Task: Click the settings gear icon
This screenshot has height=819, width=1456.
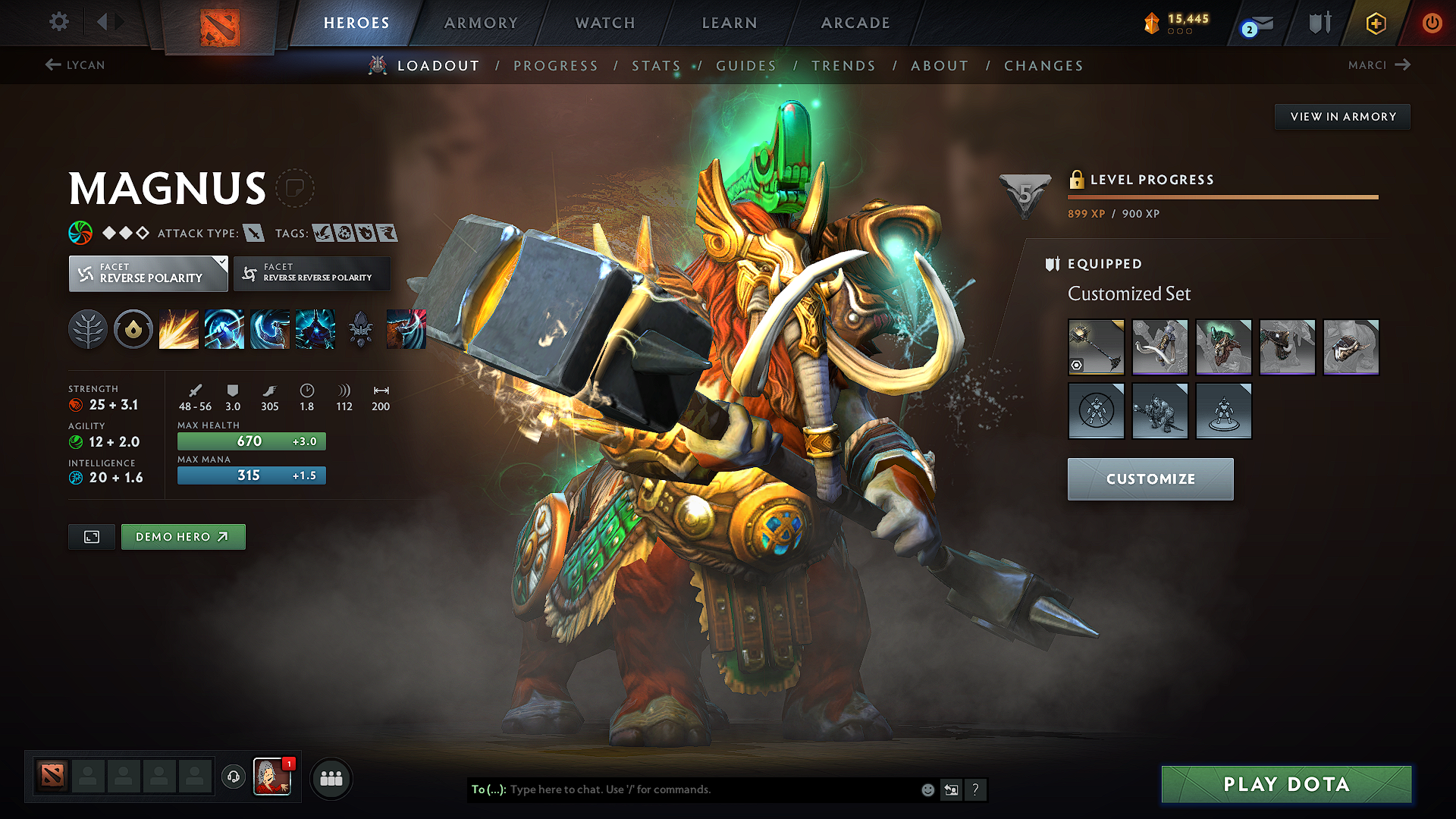Action: click(58, 23)
